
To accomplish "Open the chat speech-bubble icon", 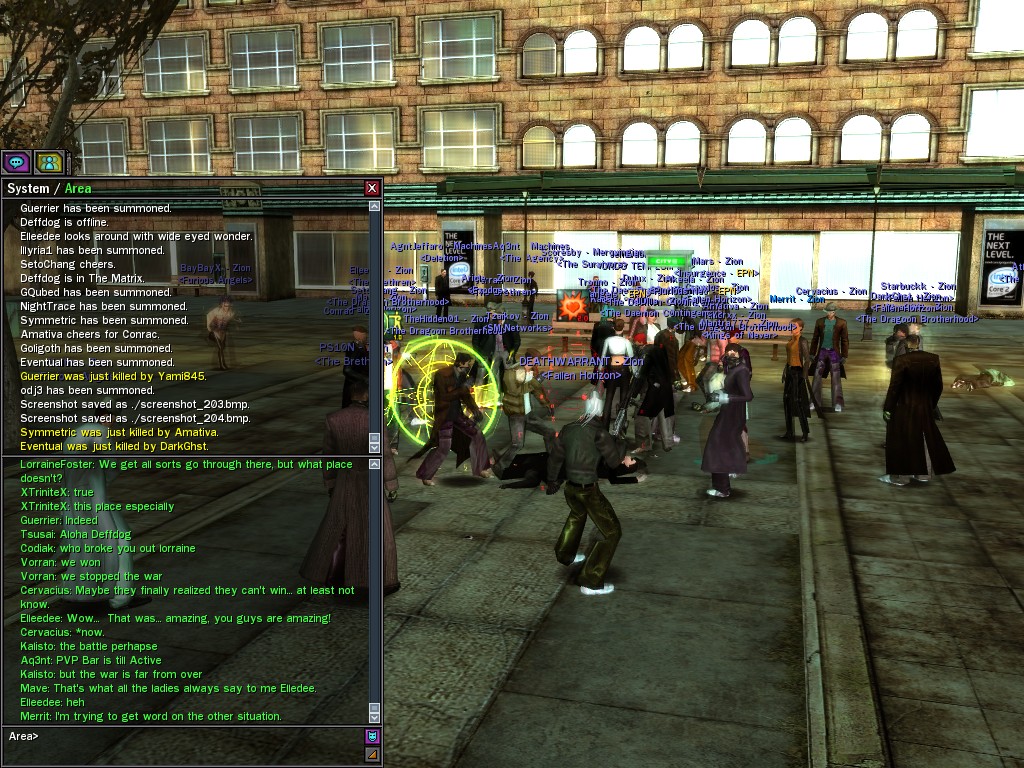I will pos(16,162).
